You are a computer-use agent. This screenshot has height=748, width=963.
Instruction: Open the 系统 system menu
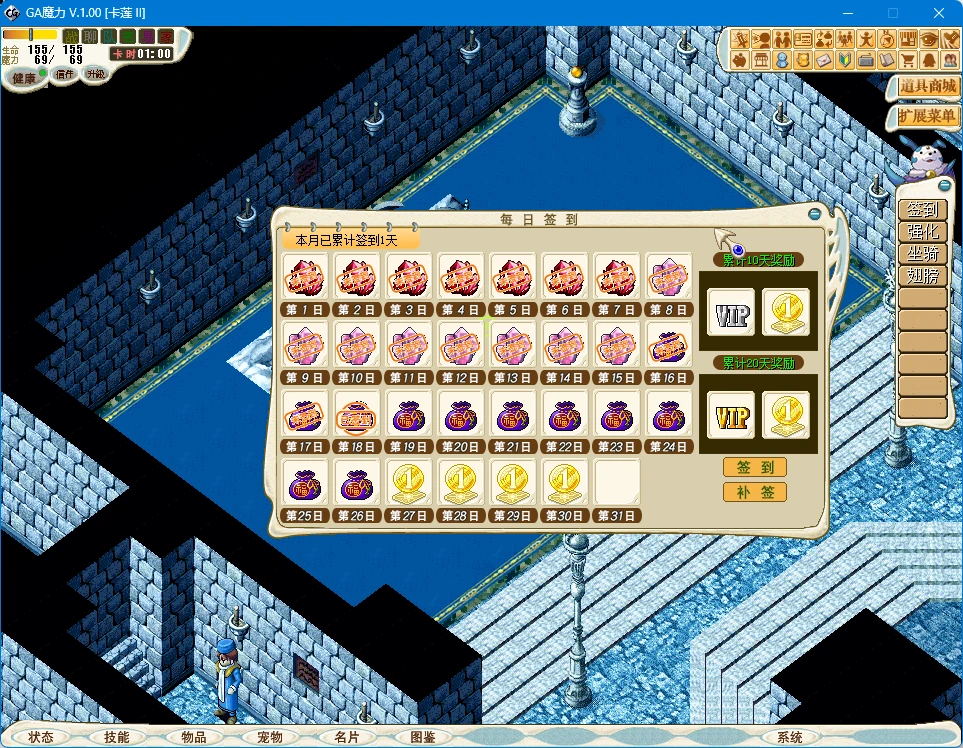(790, 737)
